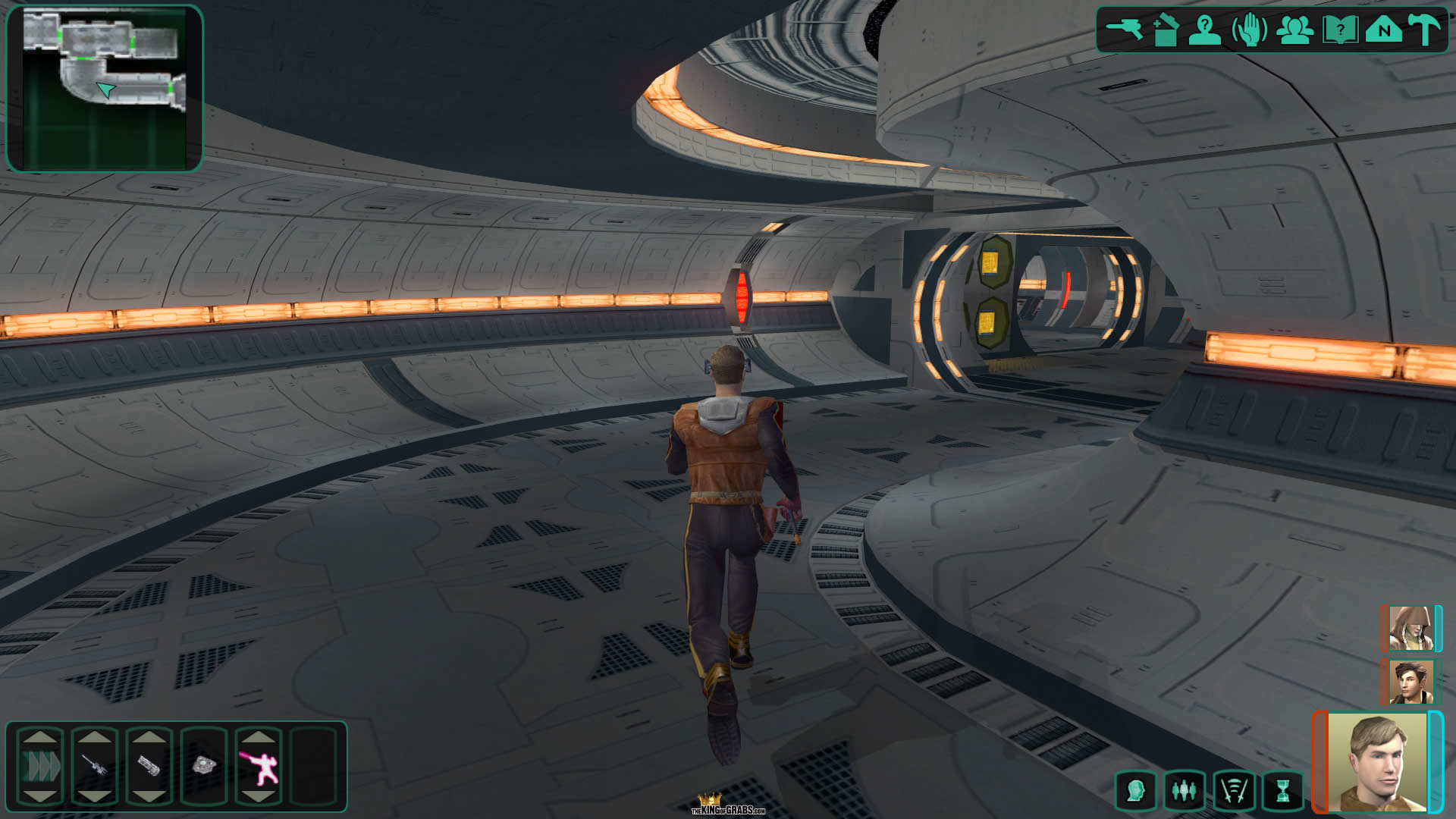Screen dimensions: 1456x819
Task: Open the abilities screen with the hand icon
Action: coord(1249,30)
